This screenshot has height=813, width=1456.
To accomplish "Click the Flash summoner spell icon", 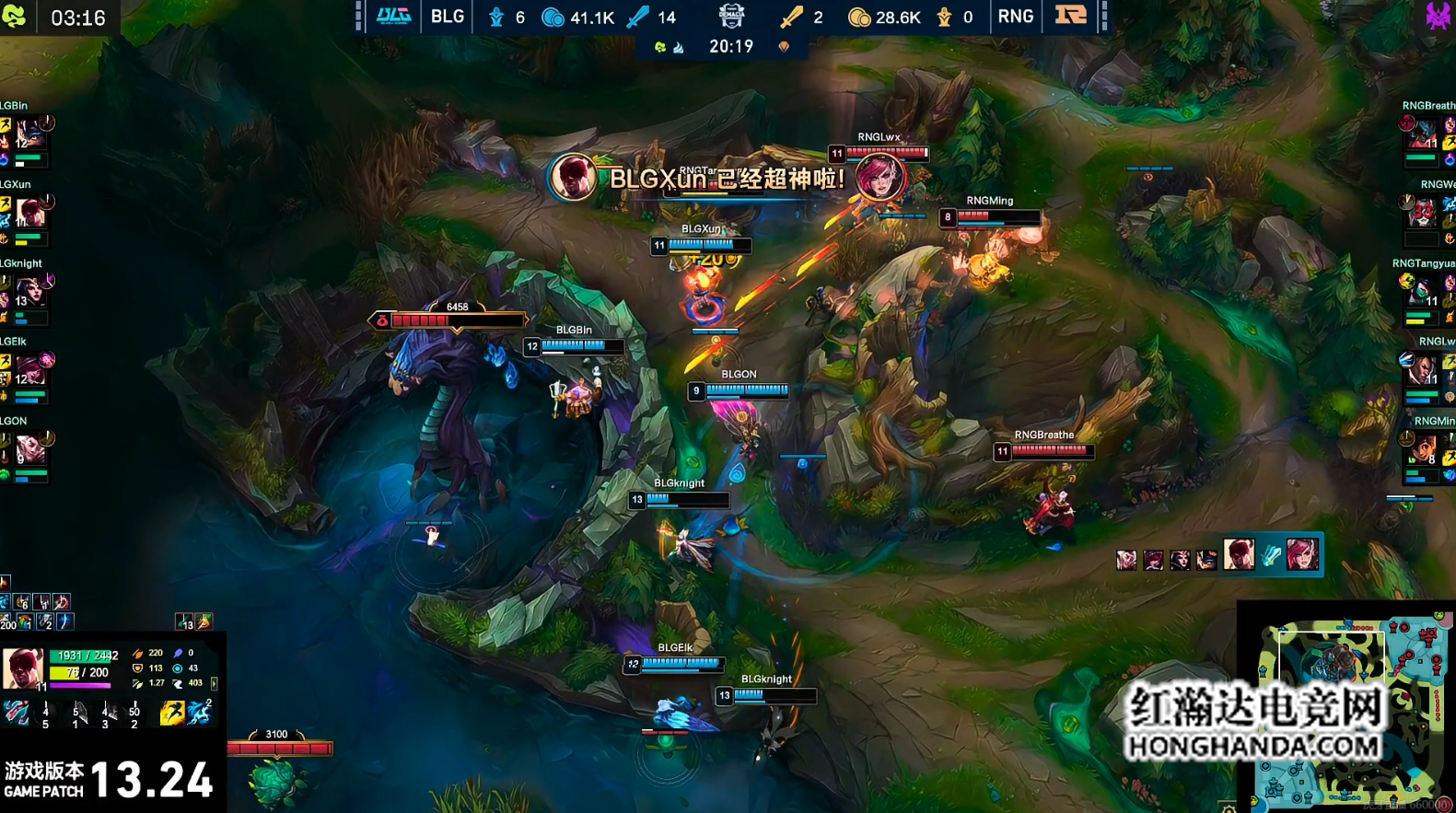I will 171,713.
